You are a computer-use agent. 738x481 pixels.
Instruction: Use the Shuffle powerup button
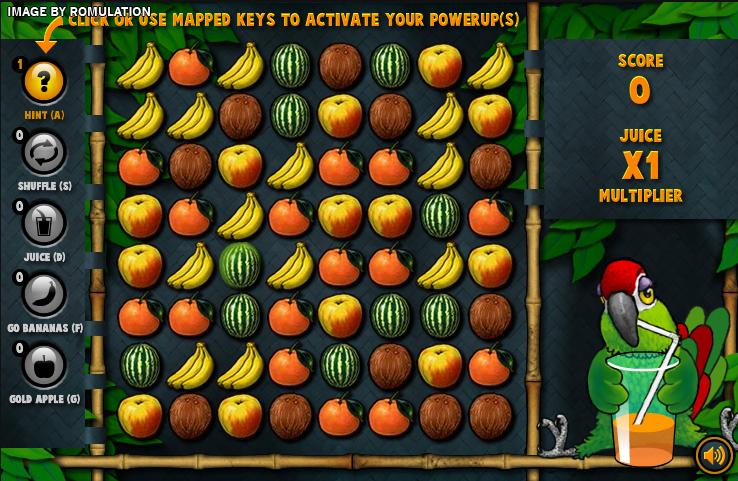[x=44, y=153]
